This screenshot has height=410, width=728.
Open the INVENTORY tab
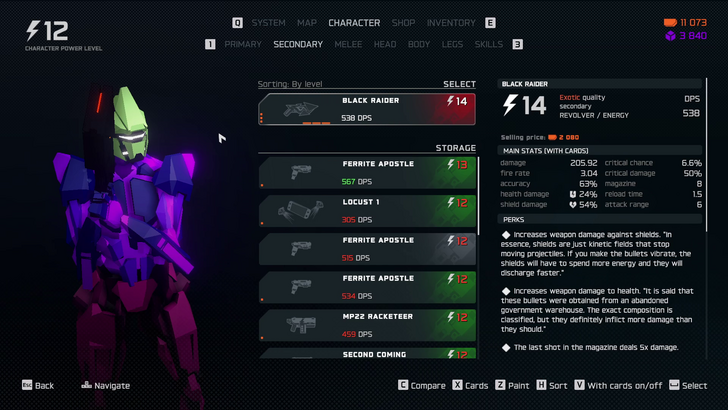point(451,23)
